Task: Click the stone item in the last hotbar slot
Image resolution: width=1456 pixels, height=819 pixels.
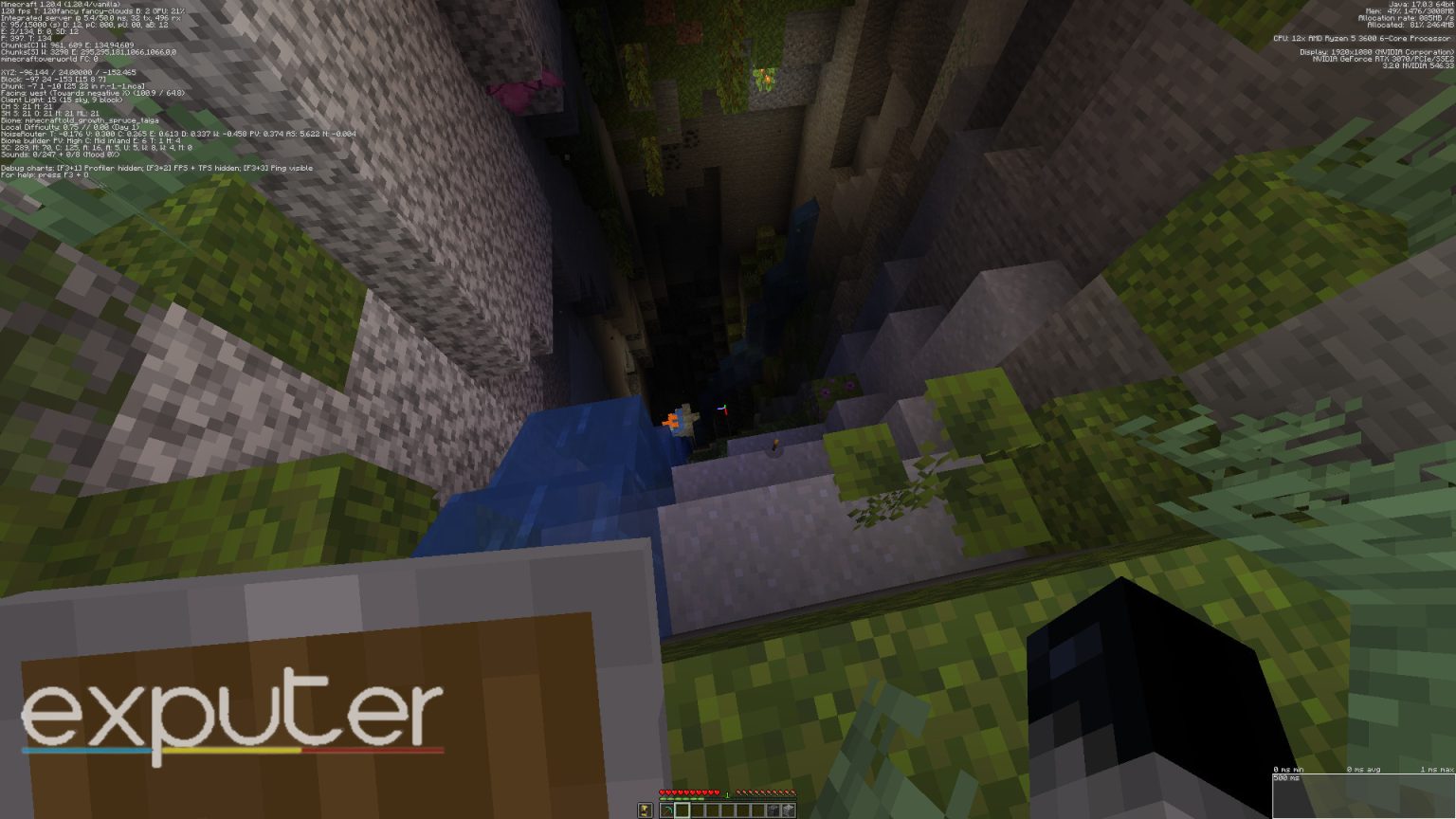Action: [x=790, y=810]
